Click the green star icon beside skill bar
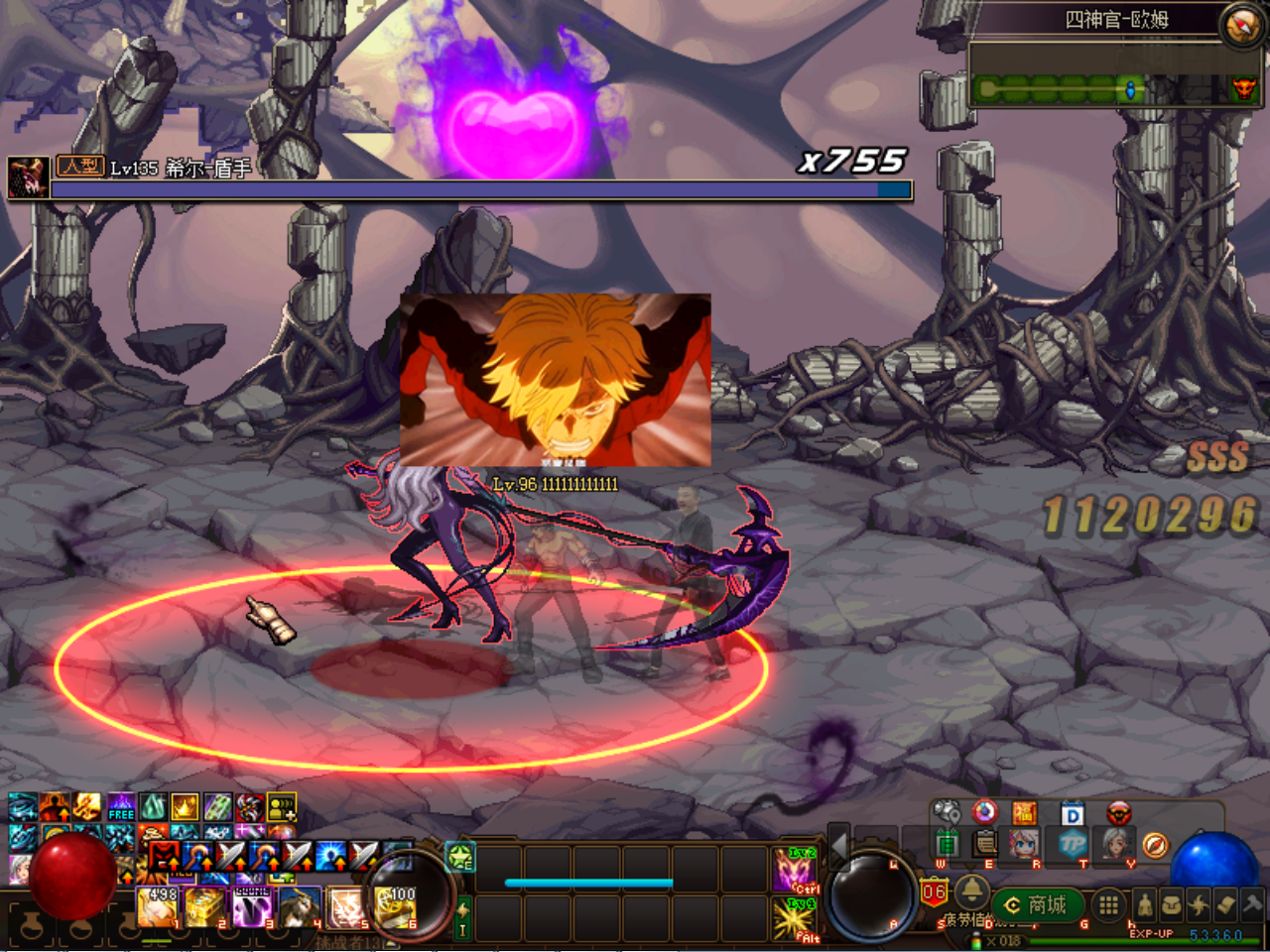The height and width of the screenshot is (952, 1270). point(461,856)
